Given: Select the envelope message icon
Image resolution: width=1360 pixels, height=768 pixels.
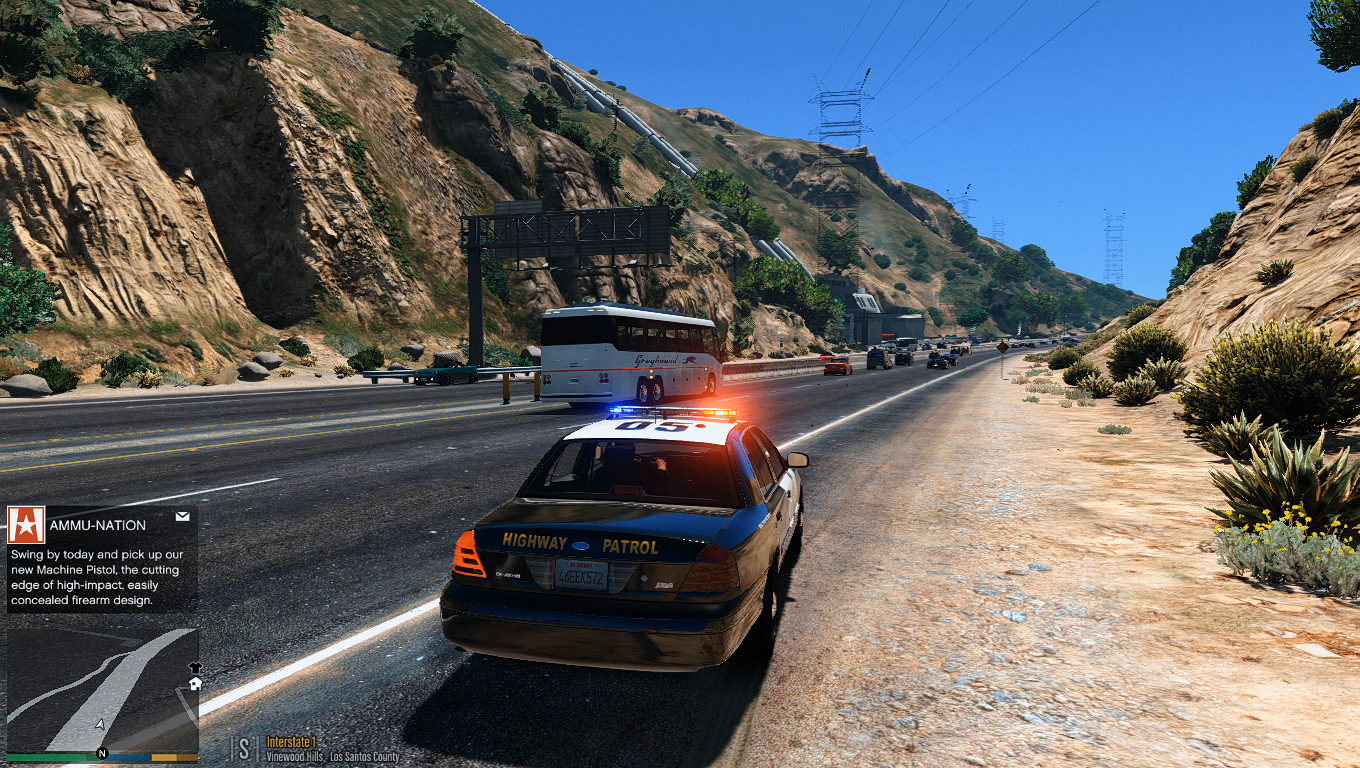Looking at the screenshot, I should point(182,517).
